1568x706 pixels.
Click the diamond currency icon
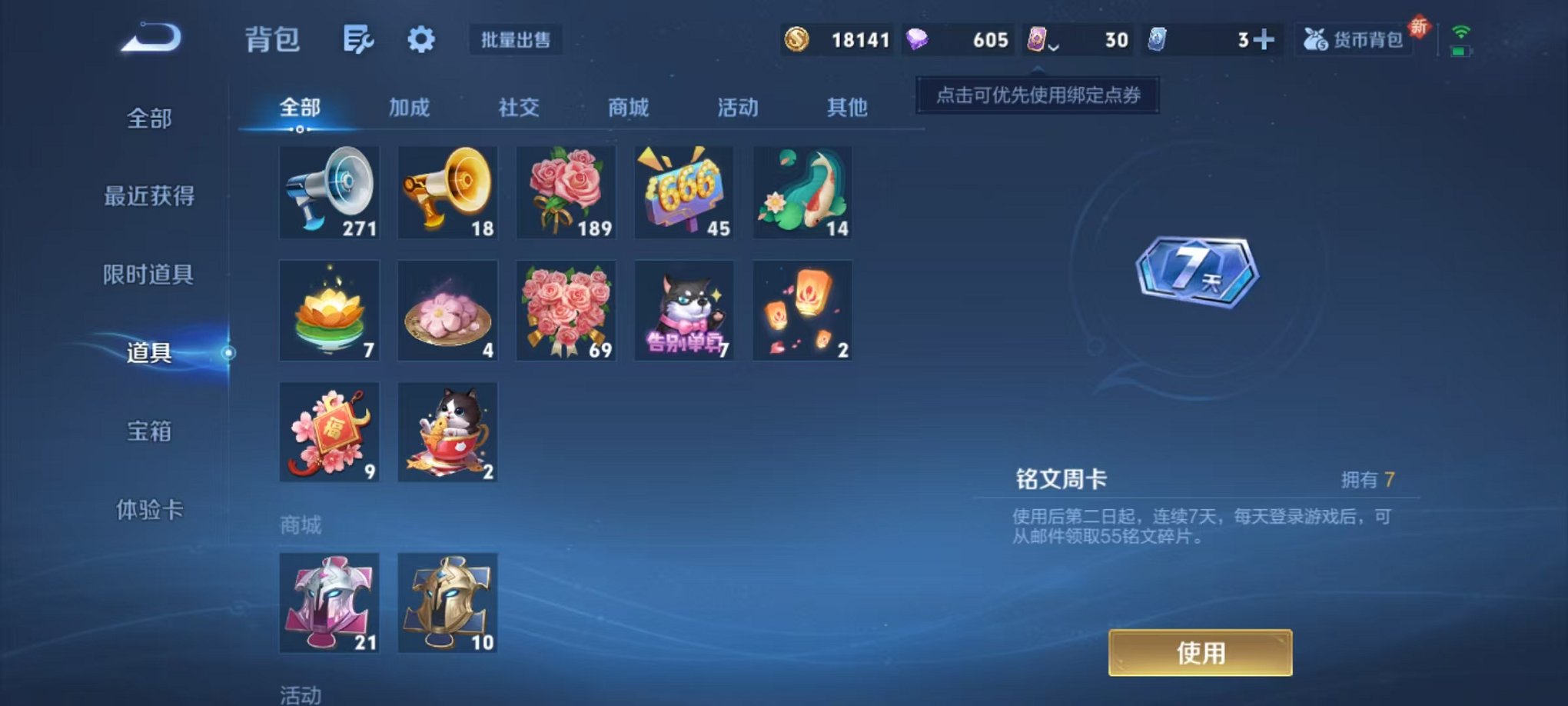click(x=919, y=41)
